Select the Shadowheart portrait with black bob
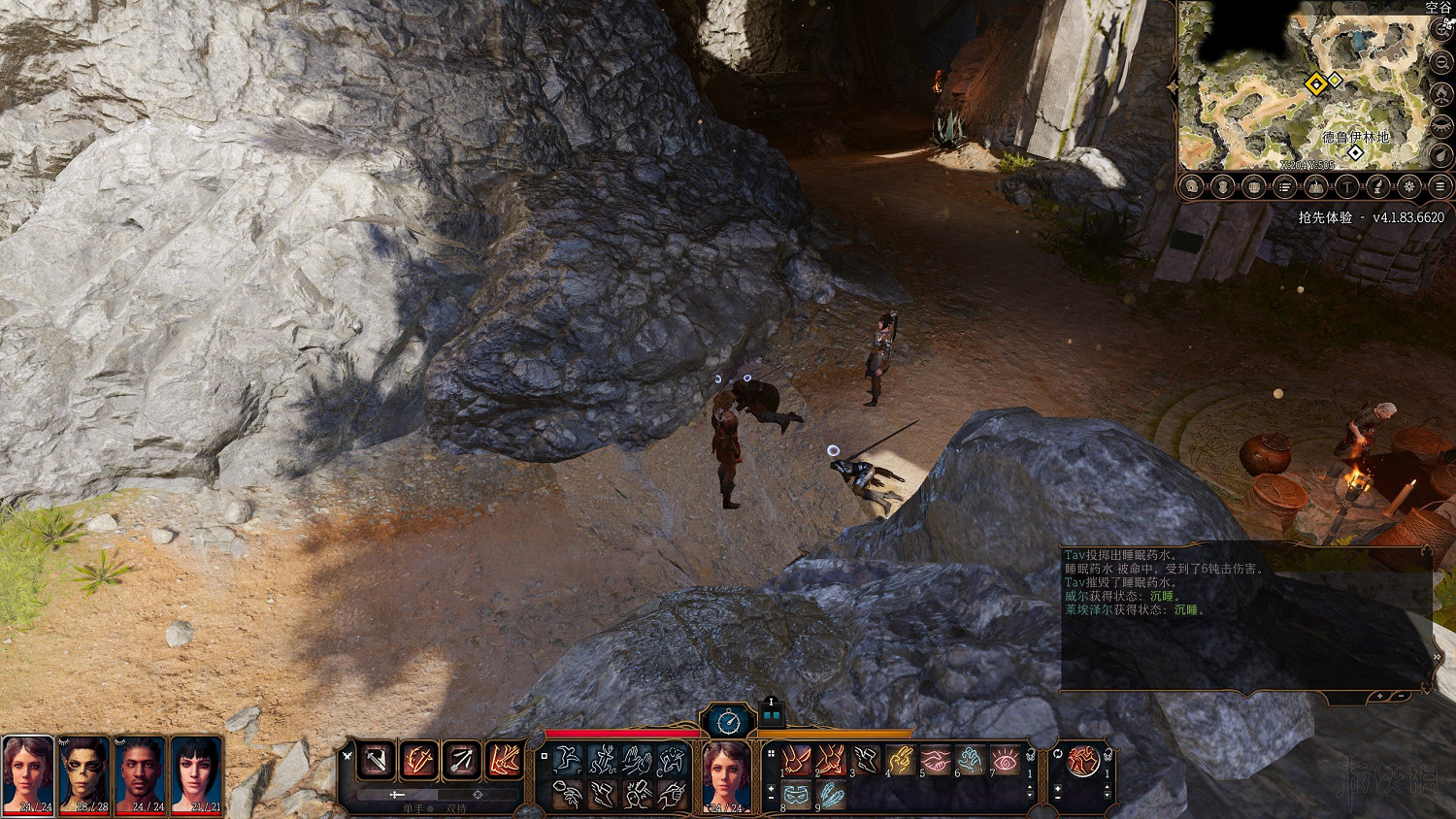Image resolution: width=1456 pixels, height=819 pixels. point(197,771)
